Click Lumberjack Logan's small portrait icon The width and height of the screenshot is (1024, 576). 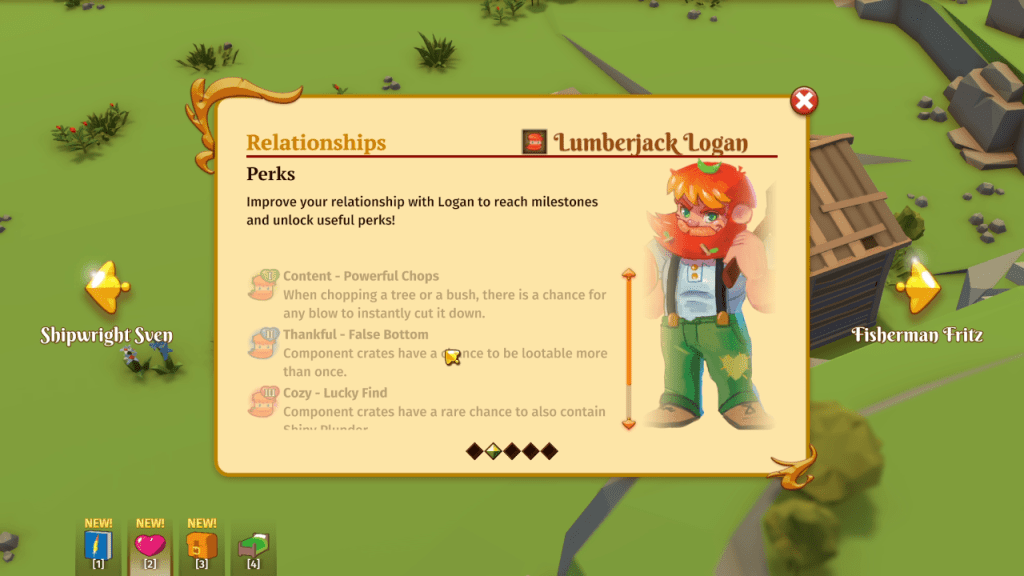pyautogui.click(x=534, y=142)
